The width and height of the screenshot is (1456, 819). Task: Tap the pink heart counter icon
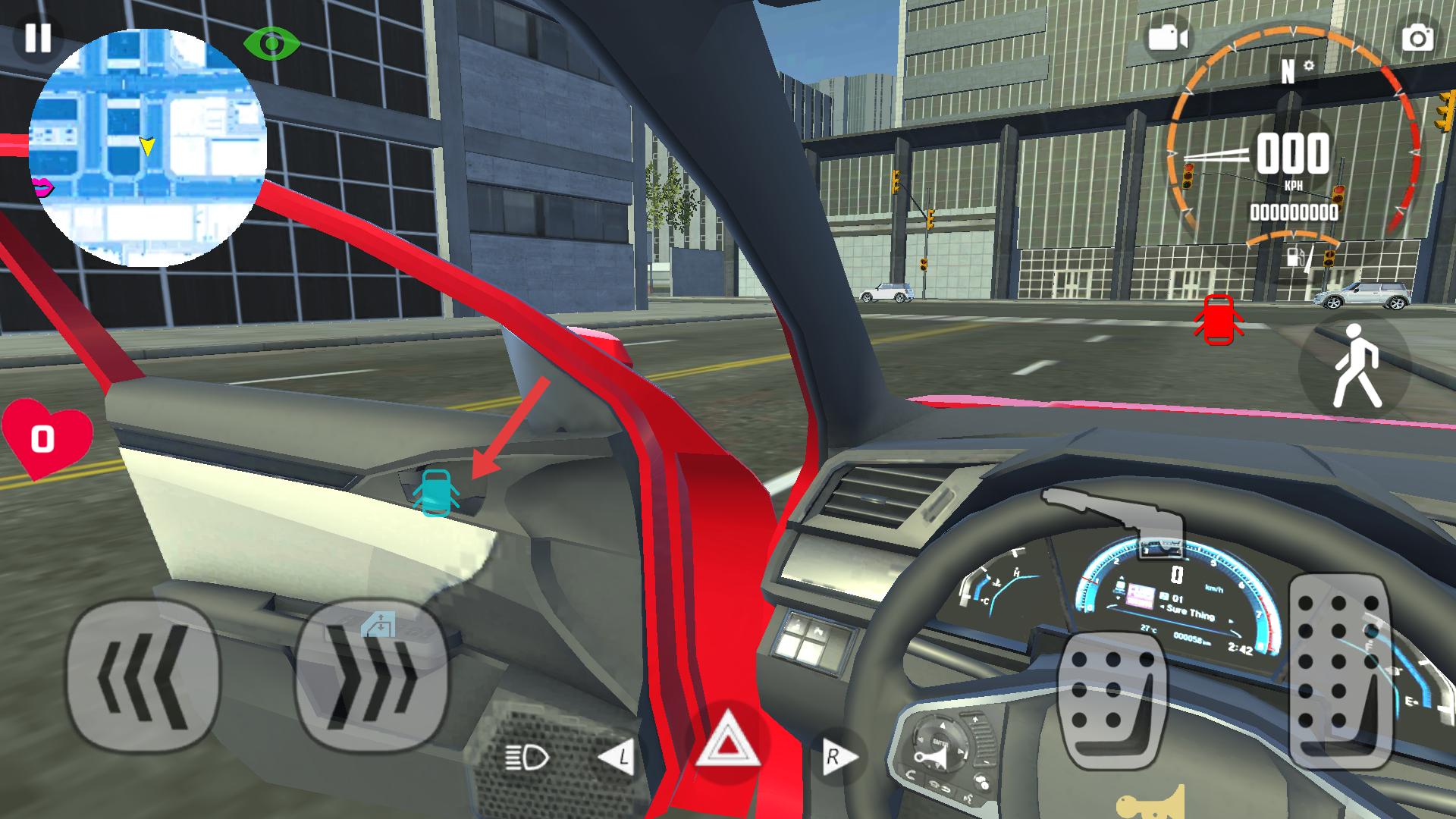[x=45, y=438]
